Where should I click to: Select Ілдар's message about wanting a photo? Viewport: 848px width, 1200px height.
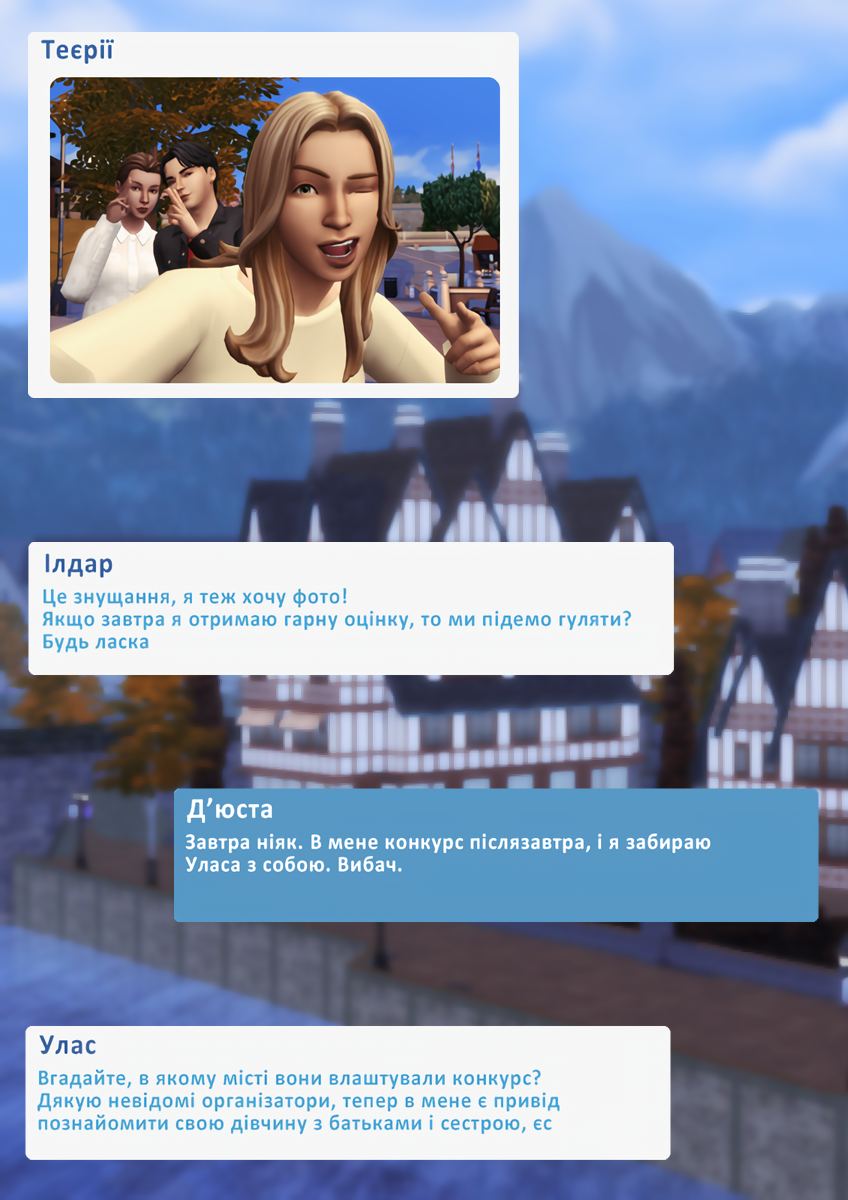tap(350, 608)
